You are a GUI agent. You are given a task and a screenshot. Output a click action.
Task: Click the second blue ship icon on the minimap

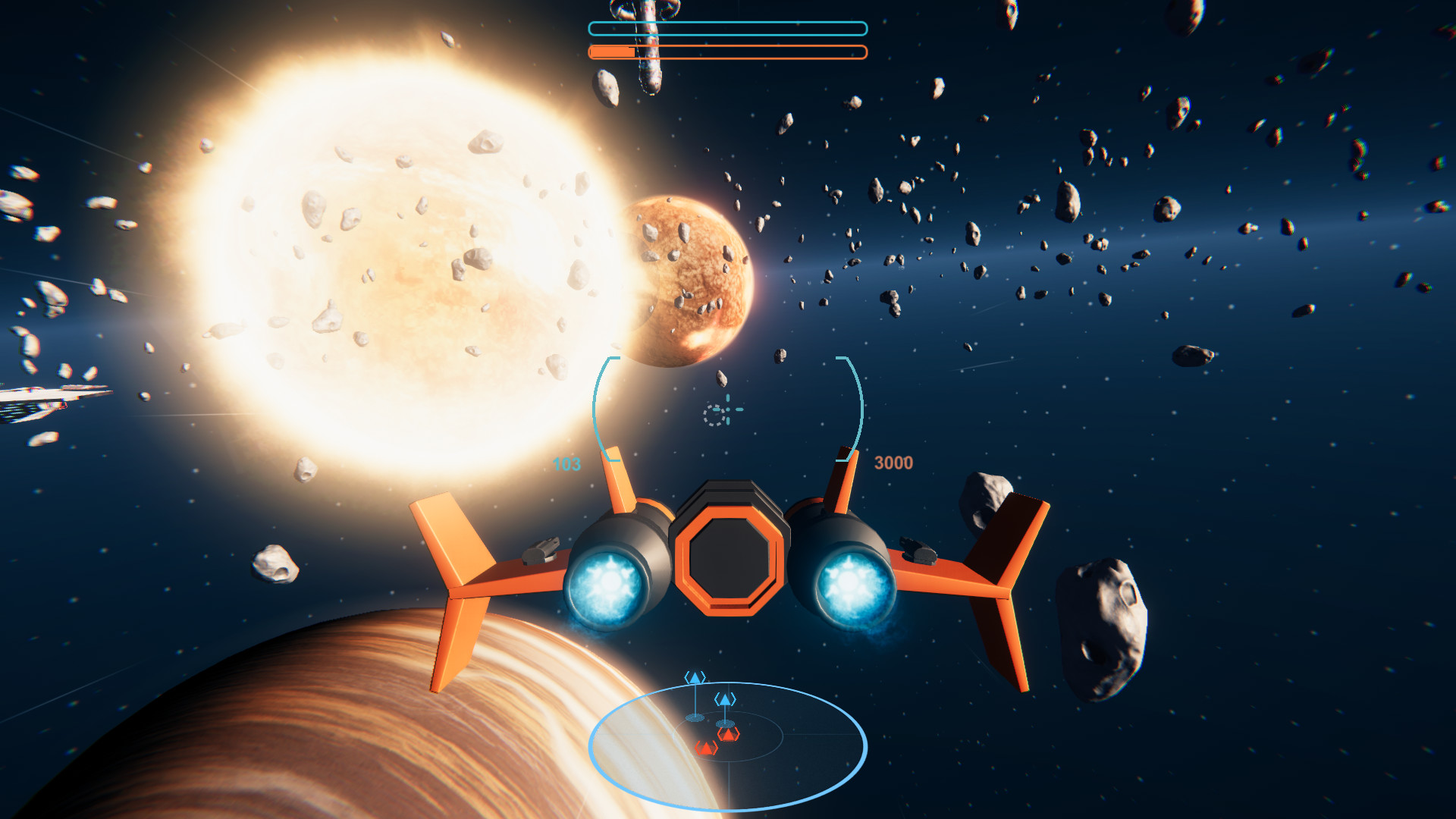point(725,699)
